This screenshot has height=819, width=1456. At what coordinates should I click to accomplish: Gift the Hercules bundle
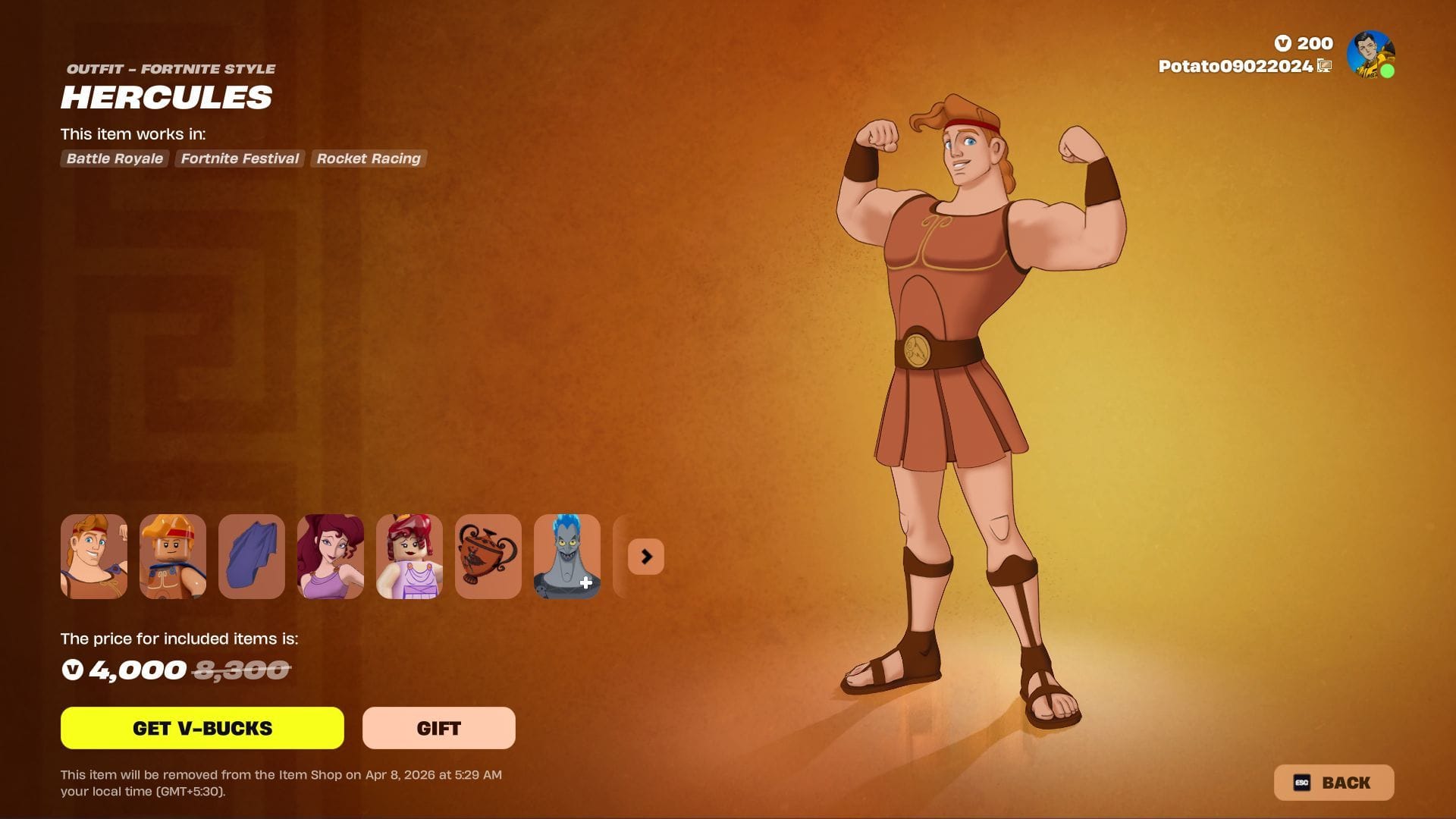tap(438, 728)
